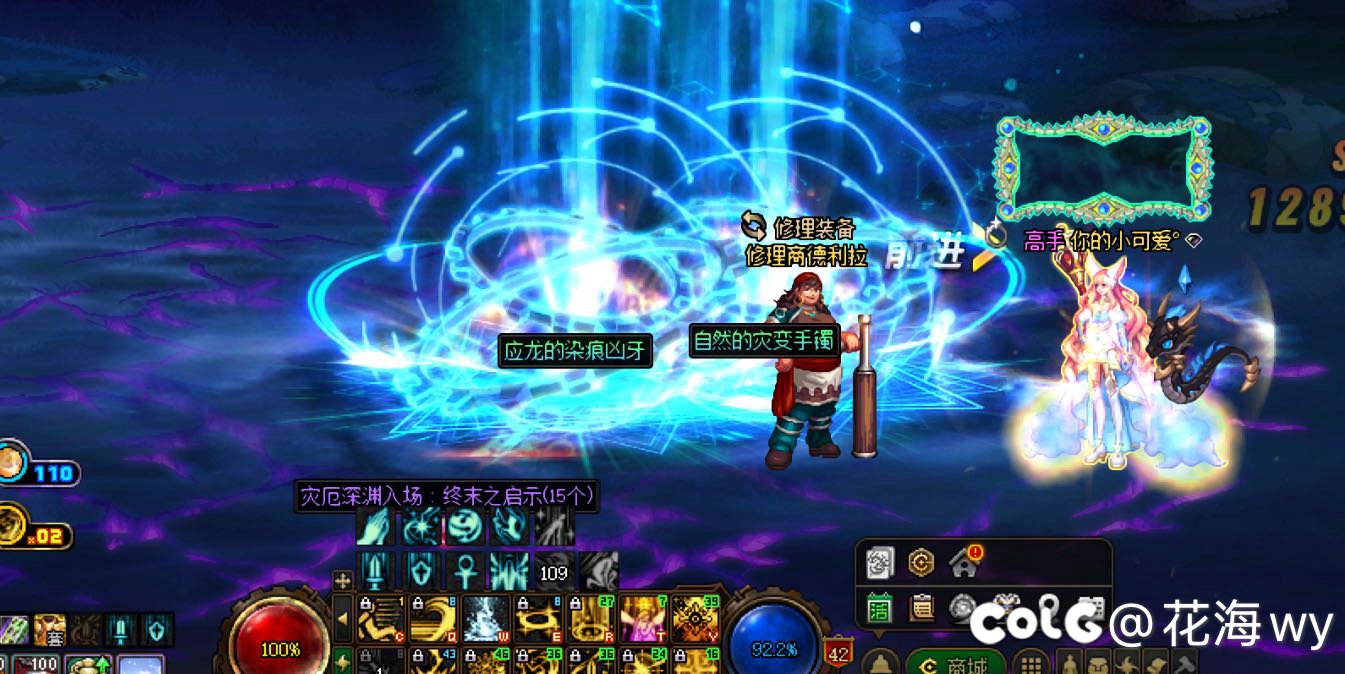Viewport: 1345px width, 674px height.
Task: Activate the skill bound to C
Action: pyautogui.click(x=382, y=619)
